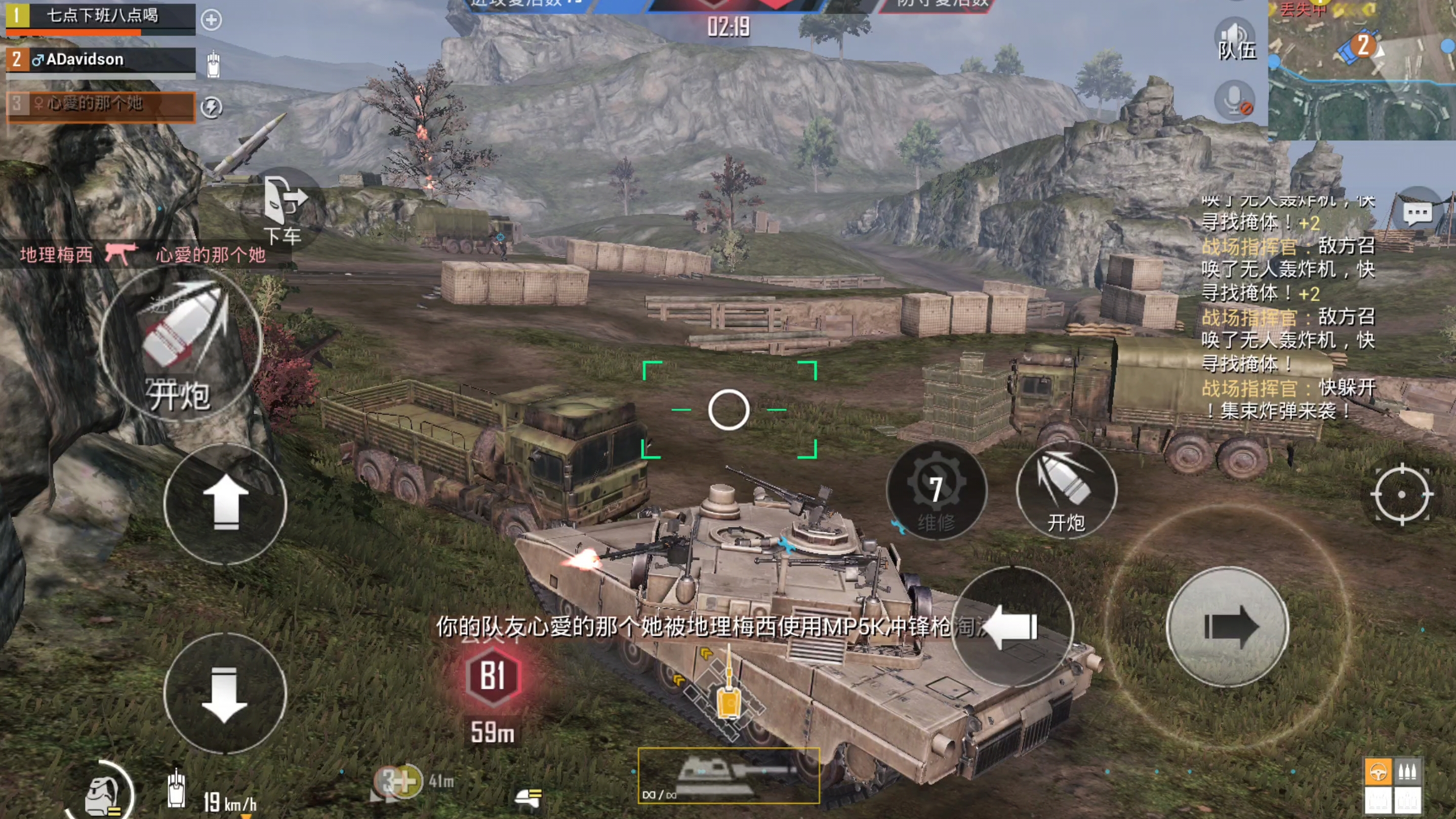Reverse using the down arrow button
1456x819 pixels.
tap(225, 693)
